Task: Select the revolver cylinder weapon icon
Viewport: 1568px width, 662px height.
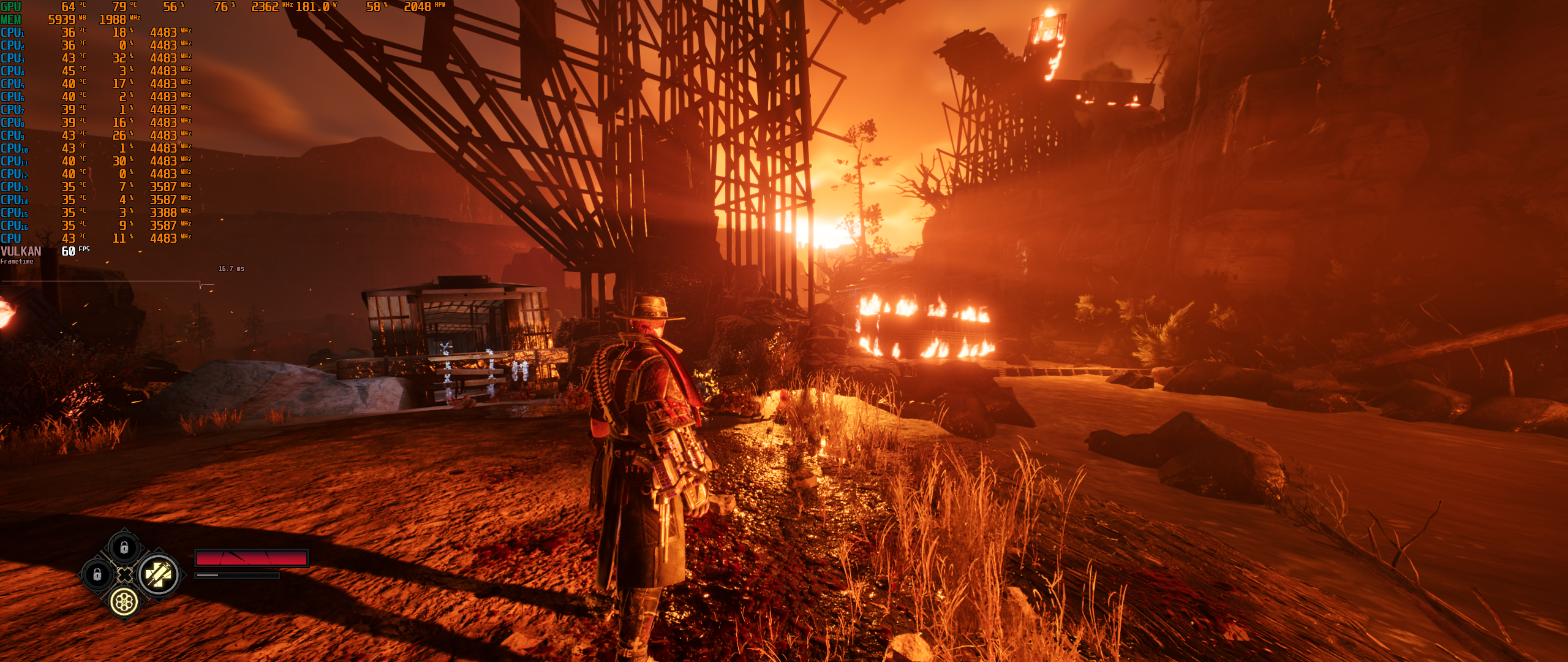Action: 124,602
